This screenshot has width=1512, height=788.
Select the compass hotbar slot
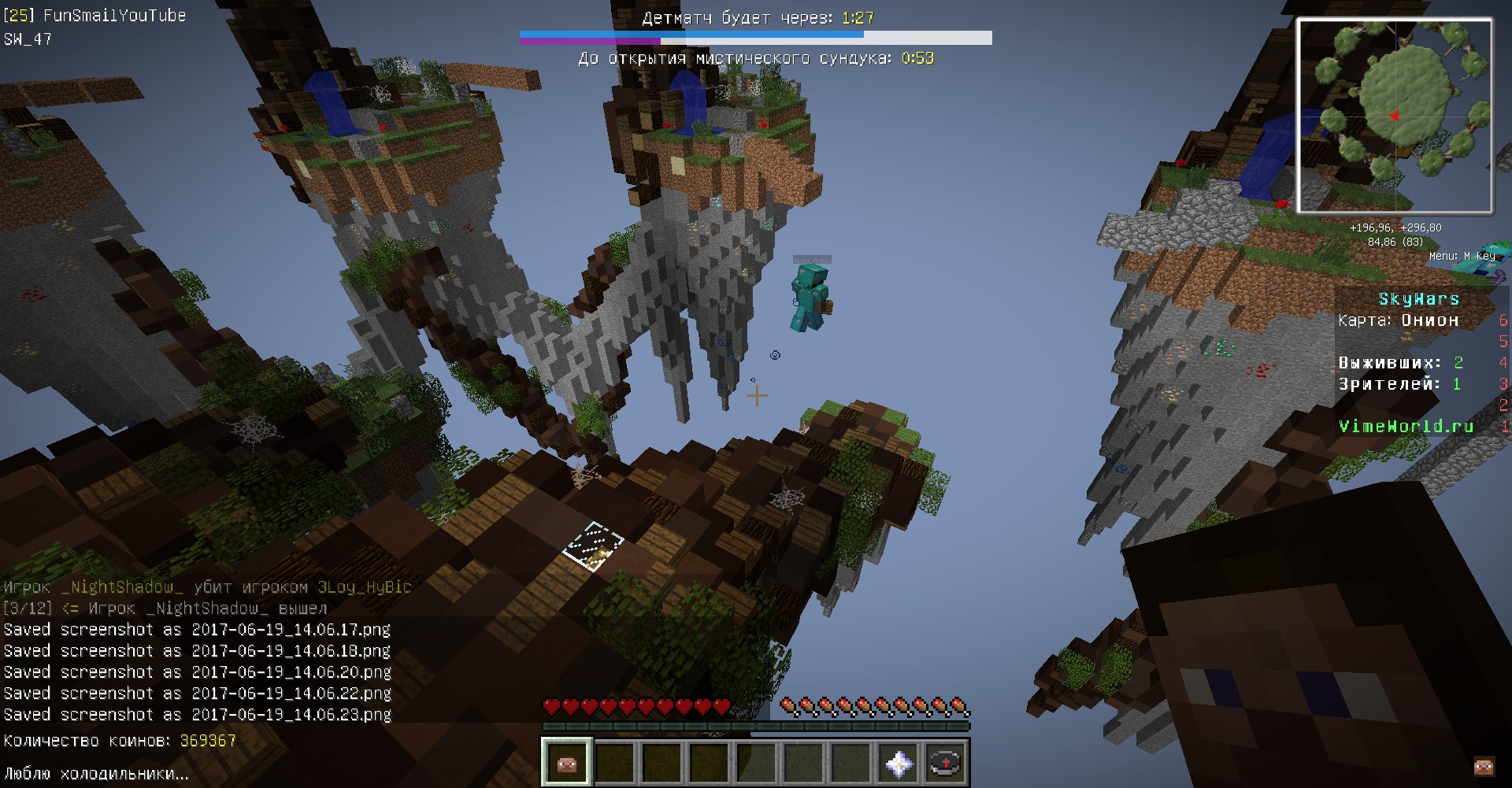click(x=945, y=762)
